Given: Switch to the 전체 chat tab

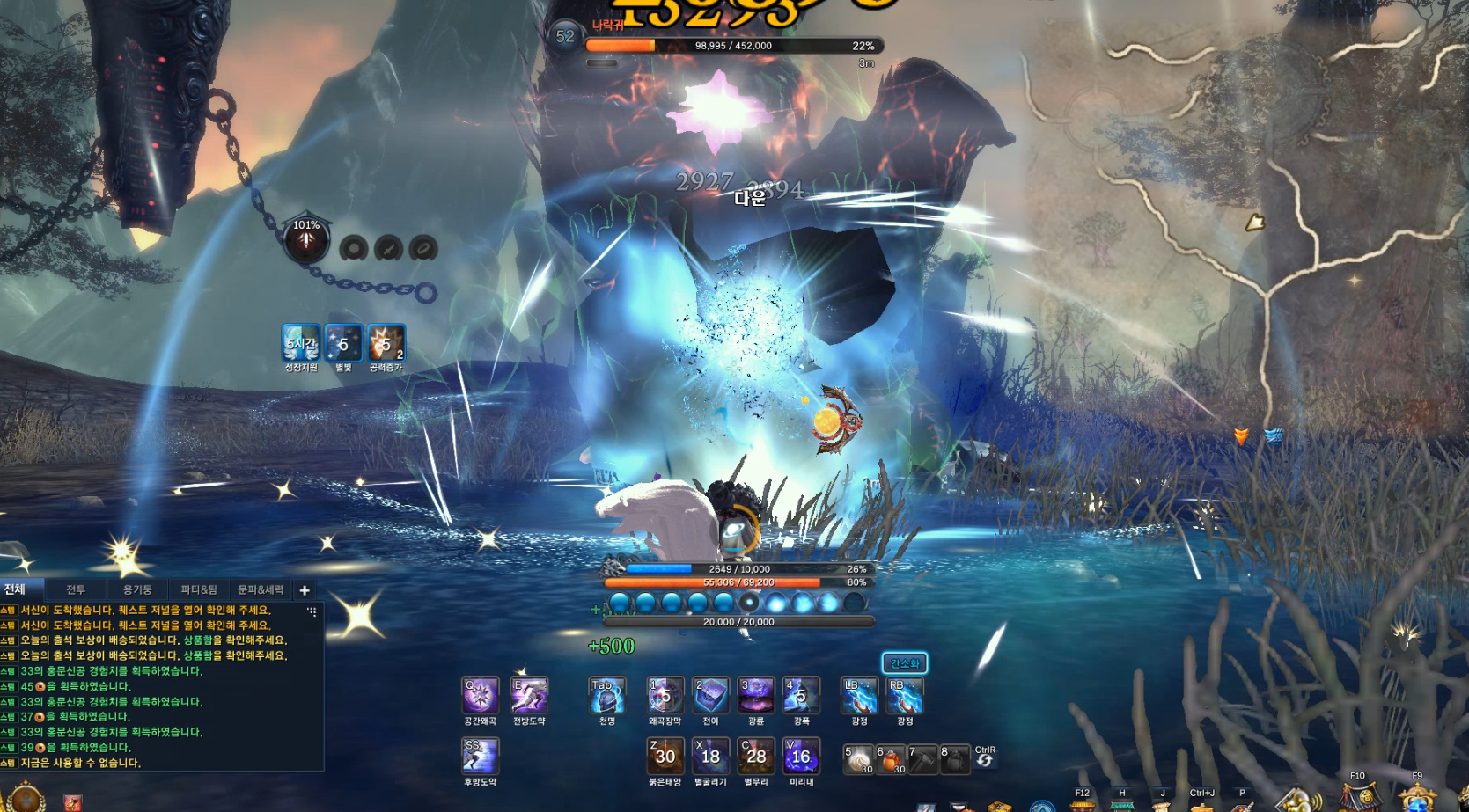Looking at the screenshot, I should click(15, 589).
